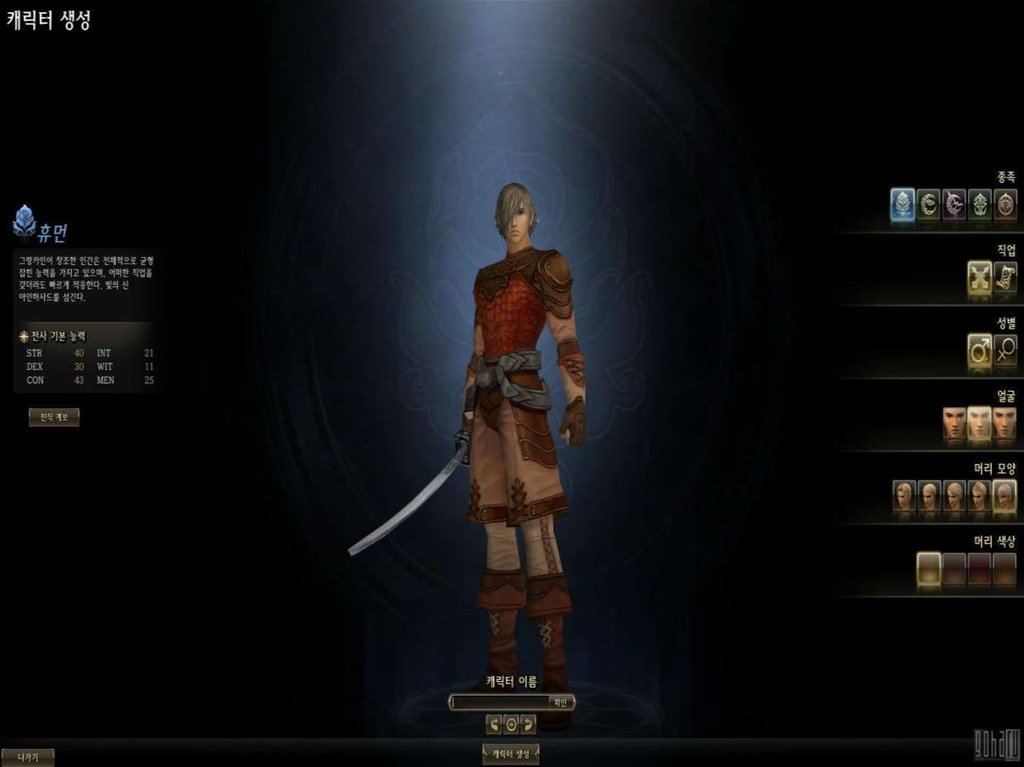Pick the highlighted blonde hair color swatch
The image size is (1024, 767).
929,568
